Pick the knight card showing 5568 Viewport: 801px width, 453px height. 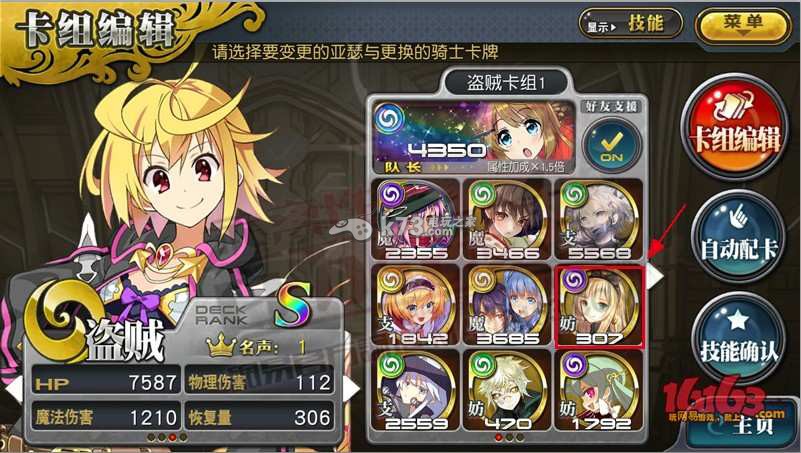coord(597,216)
